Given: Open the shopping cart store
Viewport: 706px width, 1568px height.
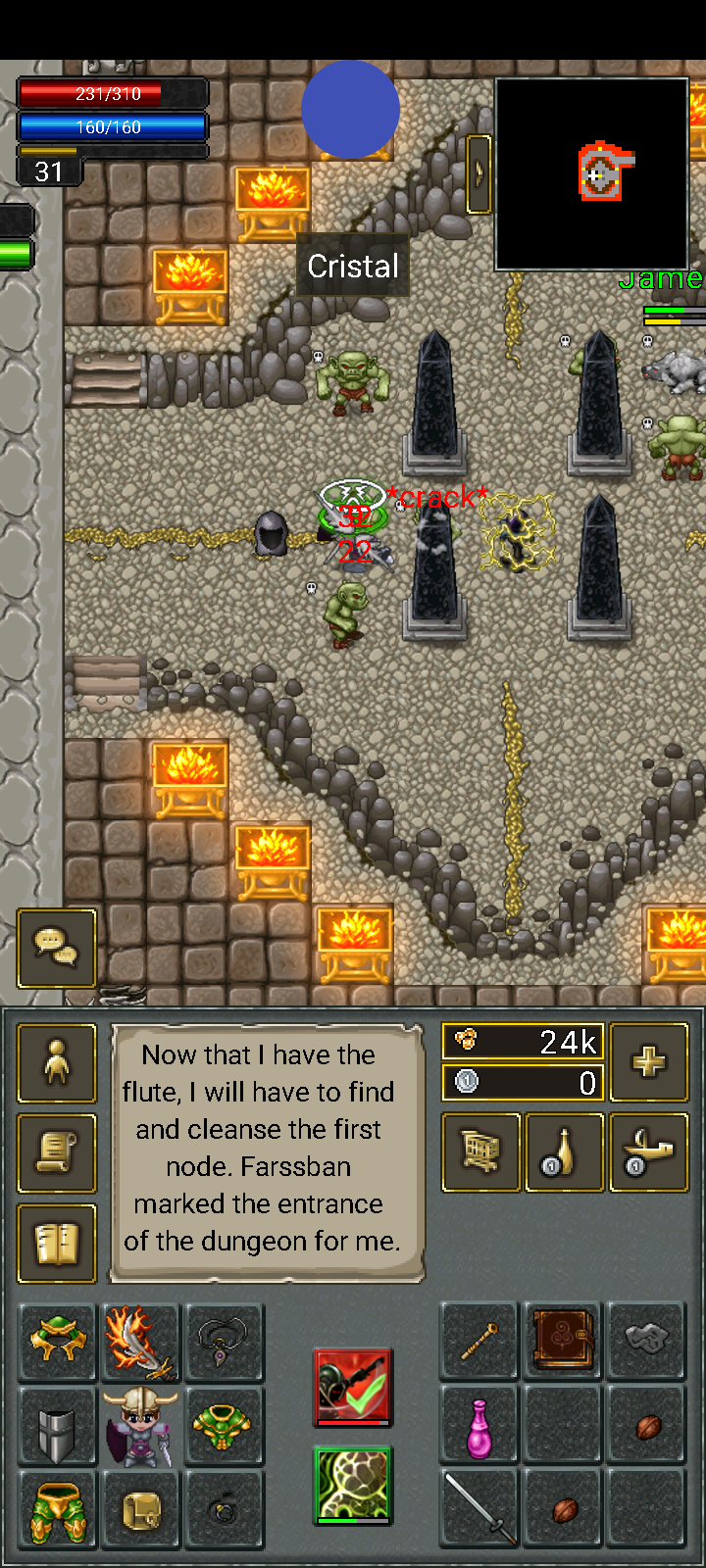Looking at the screenshot, I should (x=481, y=1153).
